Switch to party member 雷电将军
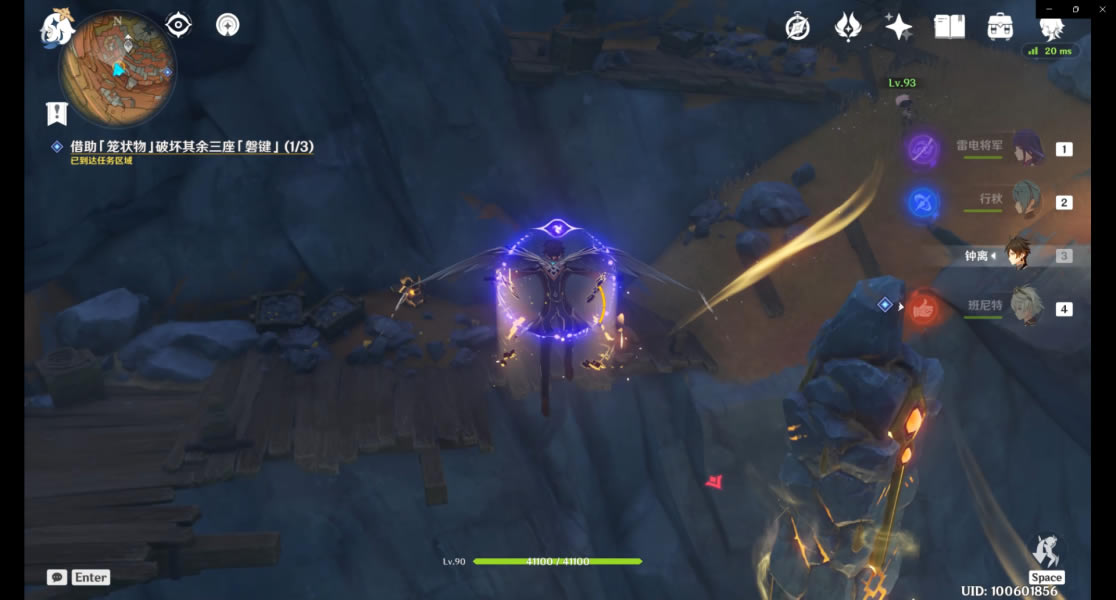 (1027, 148)
